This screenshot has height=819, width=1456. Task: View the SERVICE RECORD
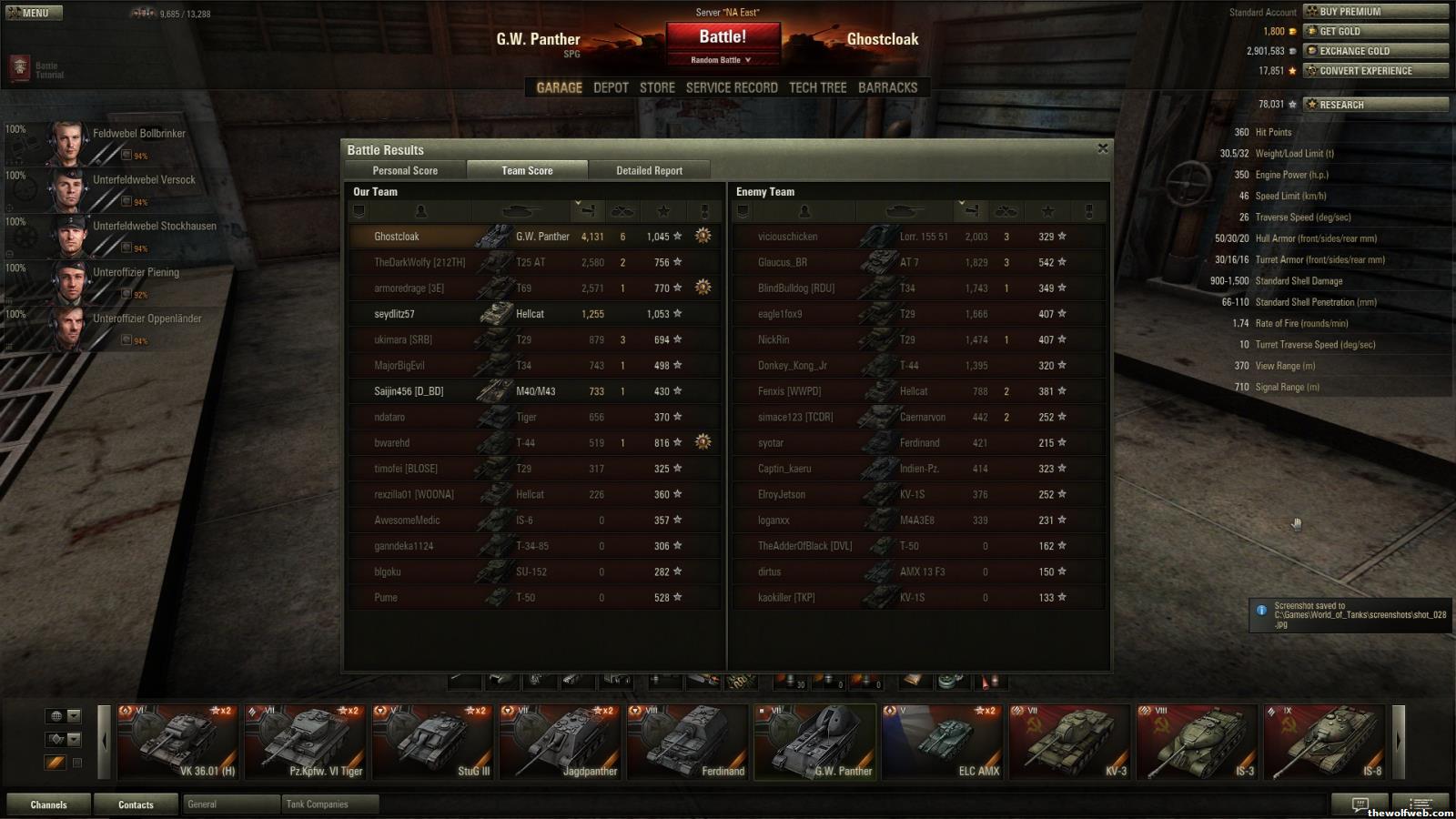coord(732,87)
